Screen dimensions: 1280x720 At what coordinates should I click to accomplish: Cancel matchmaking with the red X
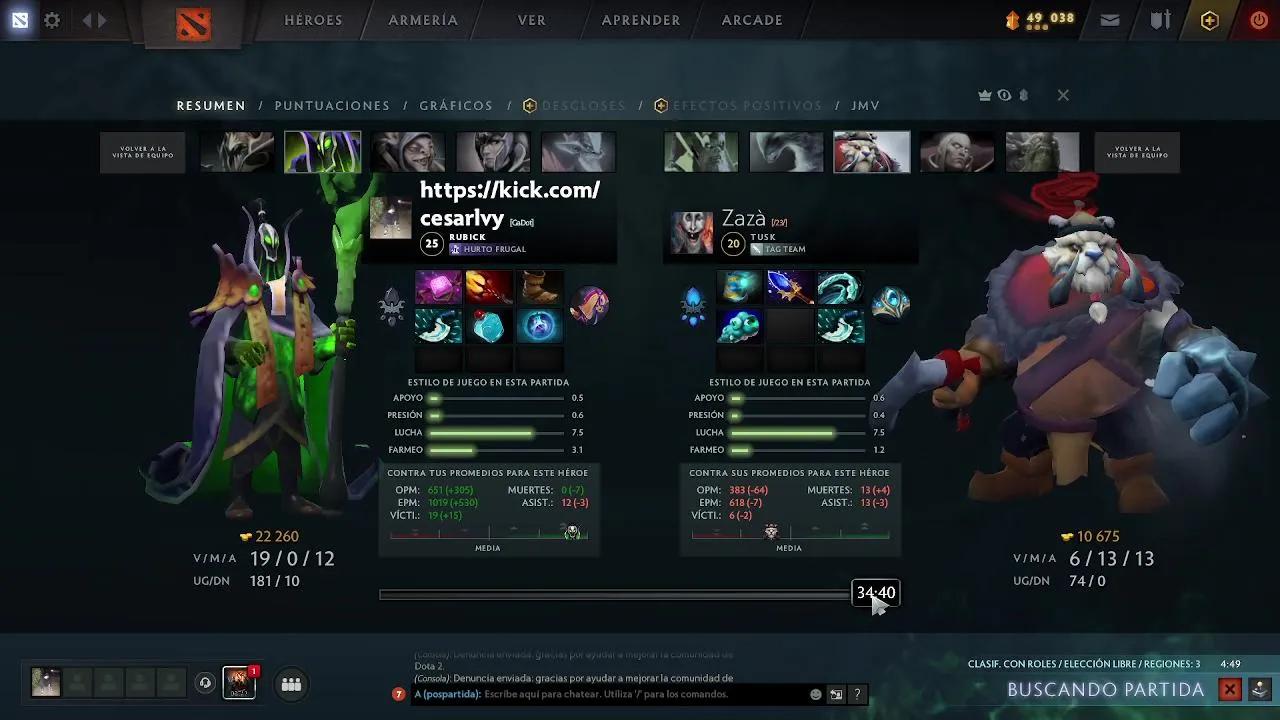point(1230,689)
